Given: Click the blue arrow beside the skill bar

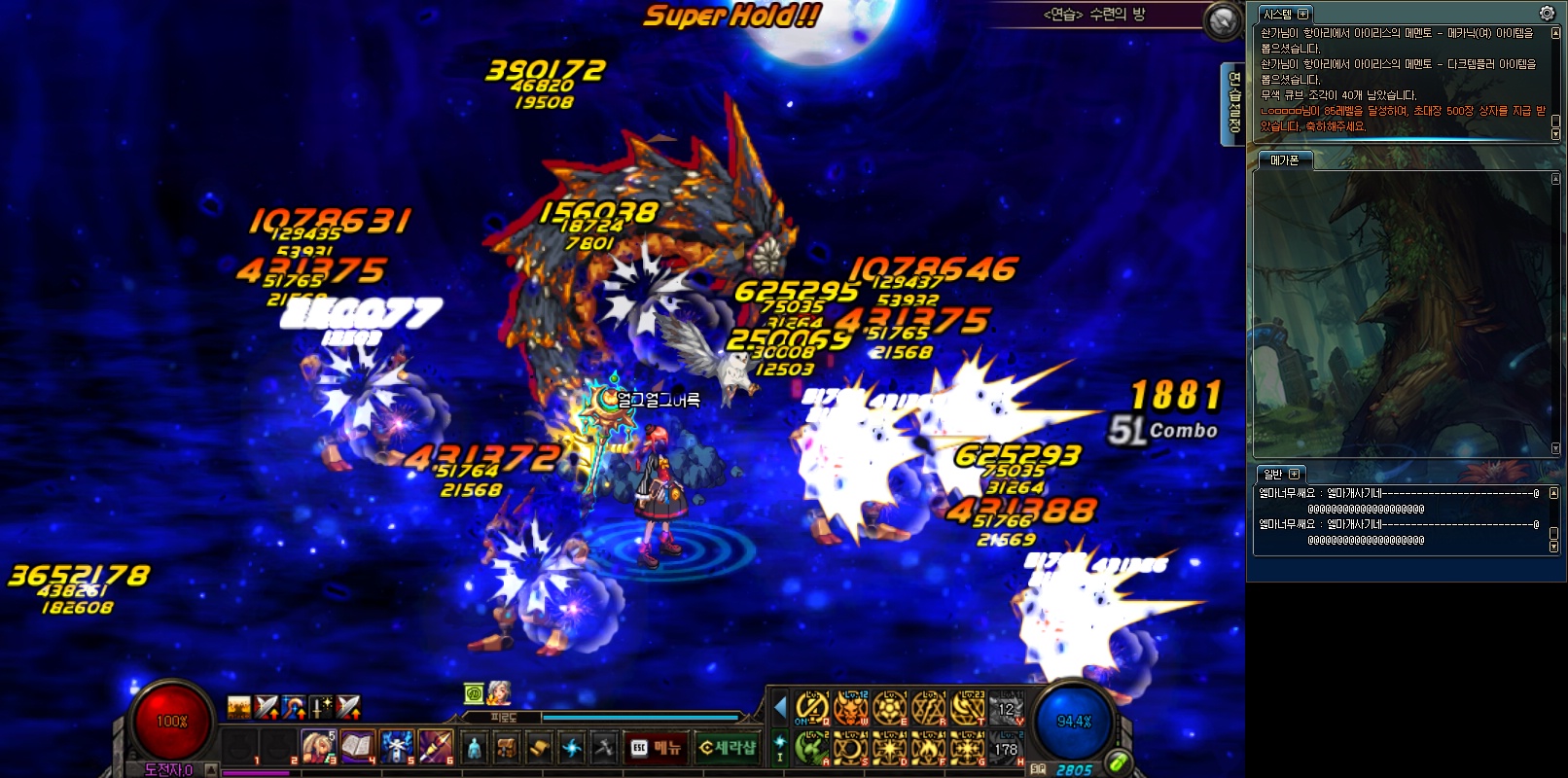Looking at the screenshot, I should [x=779, y=707].
